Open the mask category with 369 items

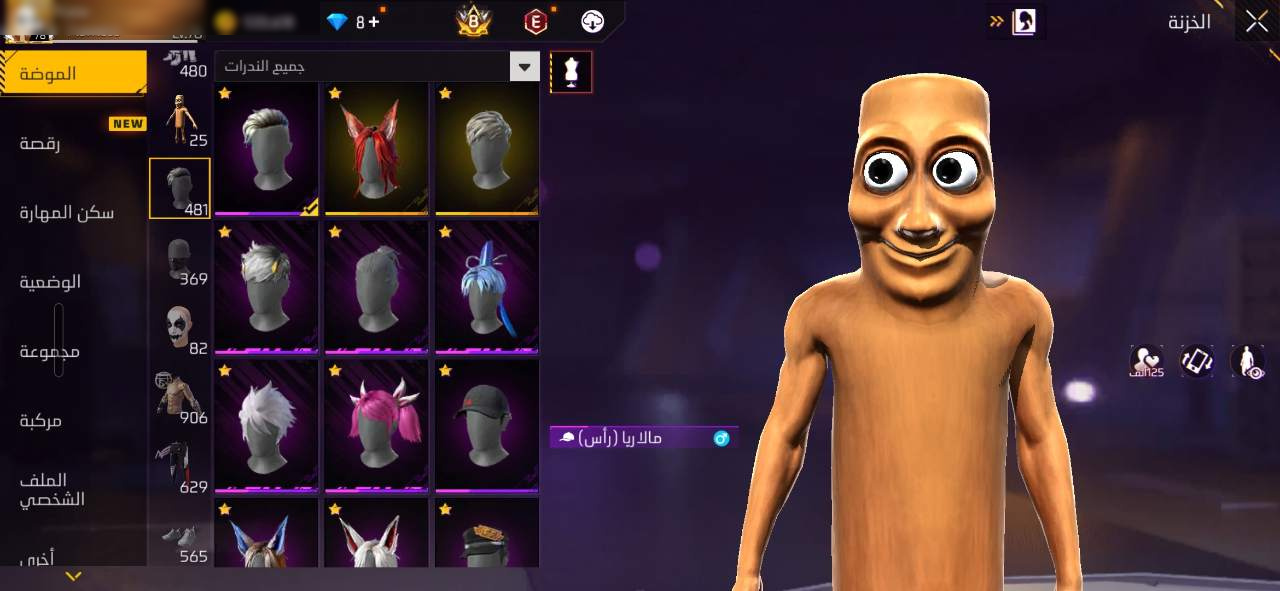[x=180, y=260]
